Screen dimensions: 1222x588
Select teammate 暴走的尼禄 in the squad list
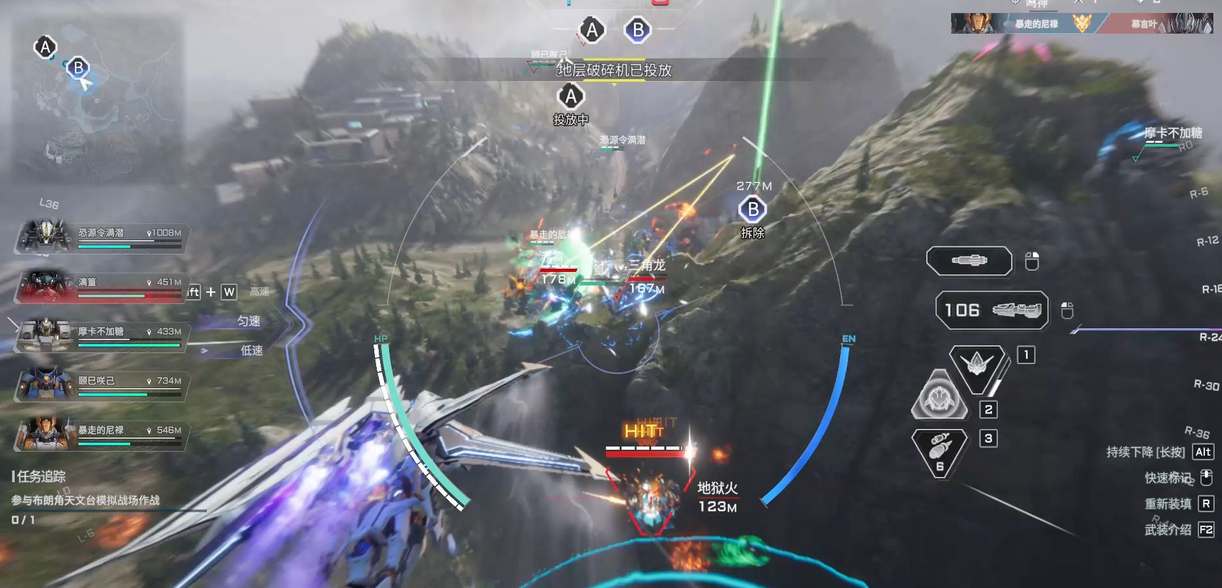102,432
